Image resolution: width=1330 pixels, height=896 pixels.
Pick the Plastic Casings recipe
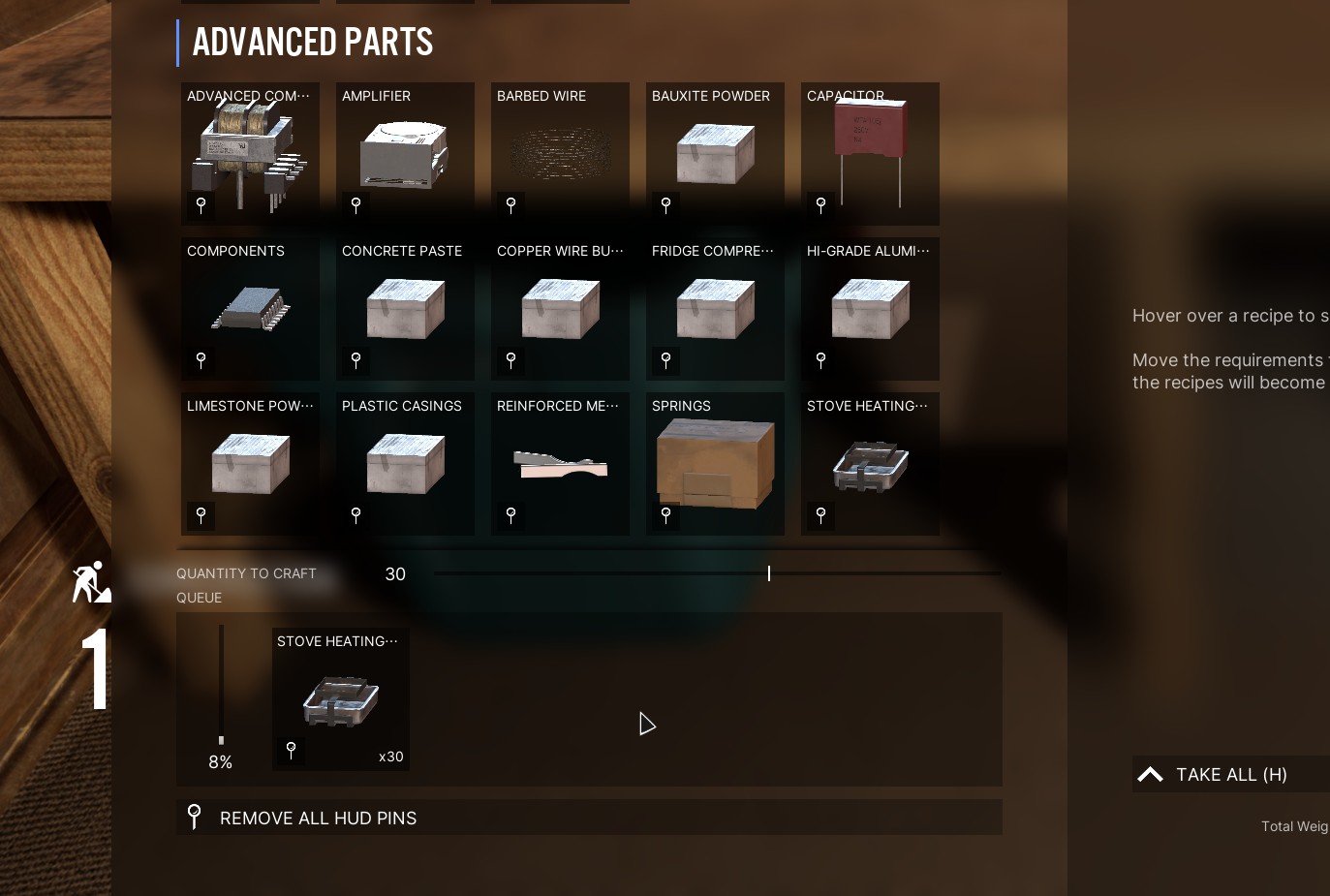405,464
